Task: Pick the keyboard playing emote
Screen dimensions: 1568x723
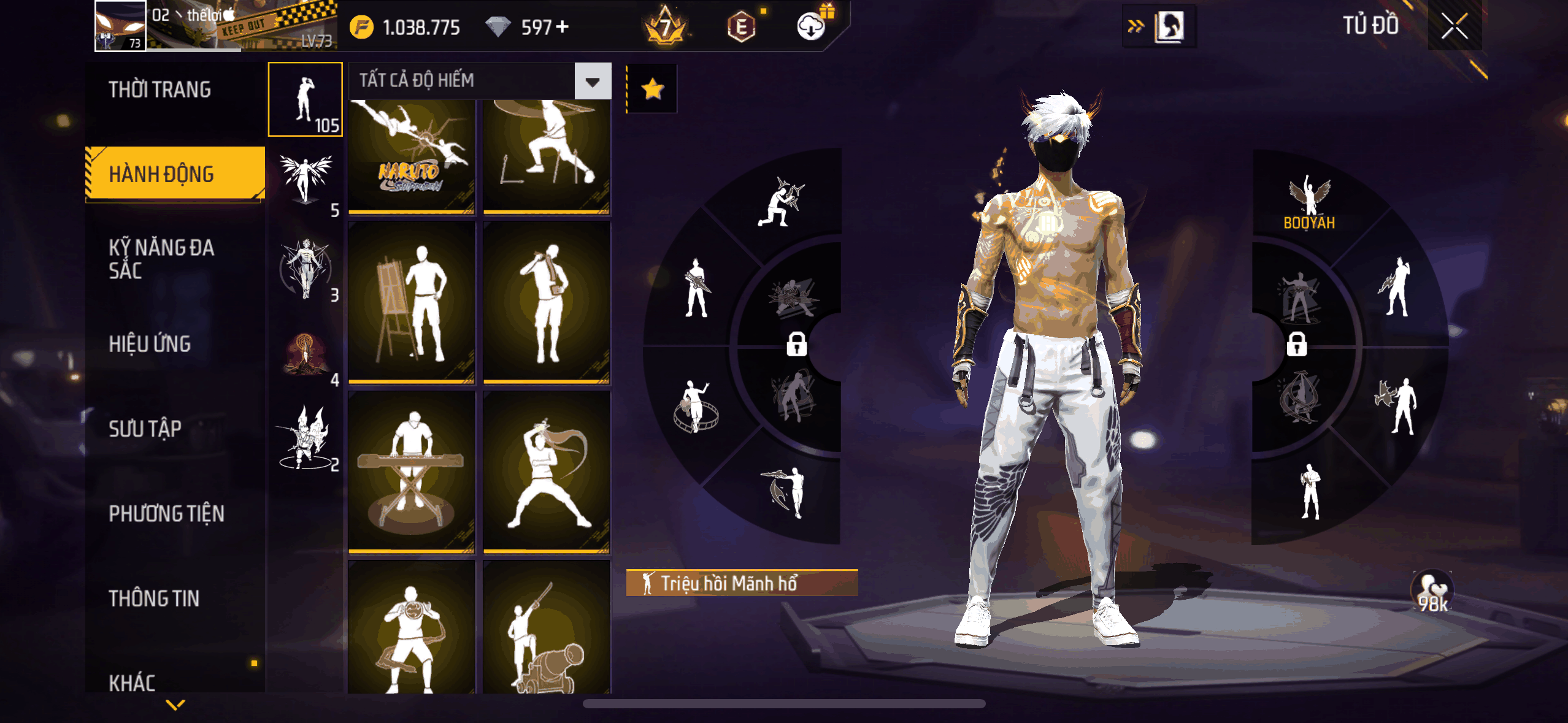Action: click(x=412, y=472)
